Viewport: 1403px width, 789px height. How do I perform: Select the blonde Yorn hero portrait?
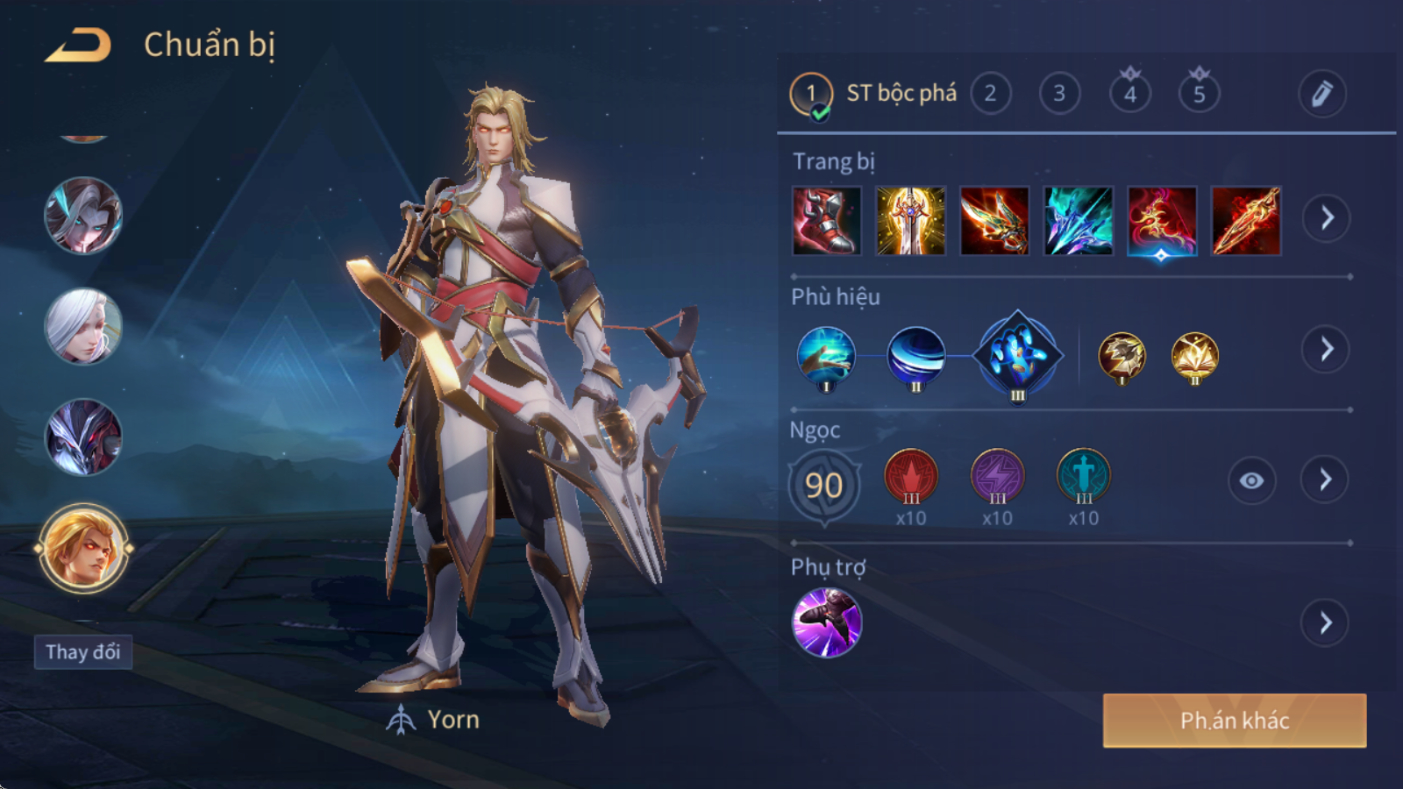click(84, 548)
